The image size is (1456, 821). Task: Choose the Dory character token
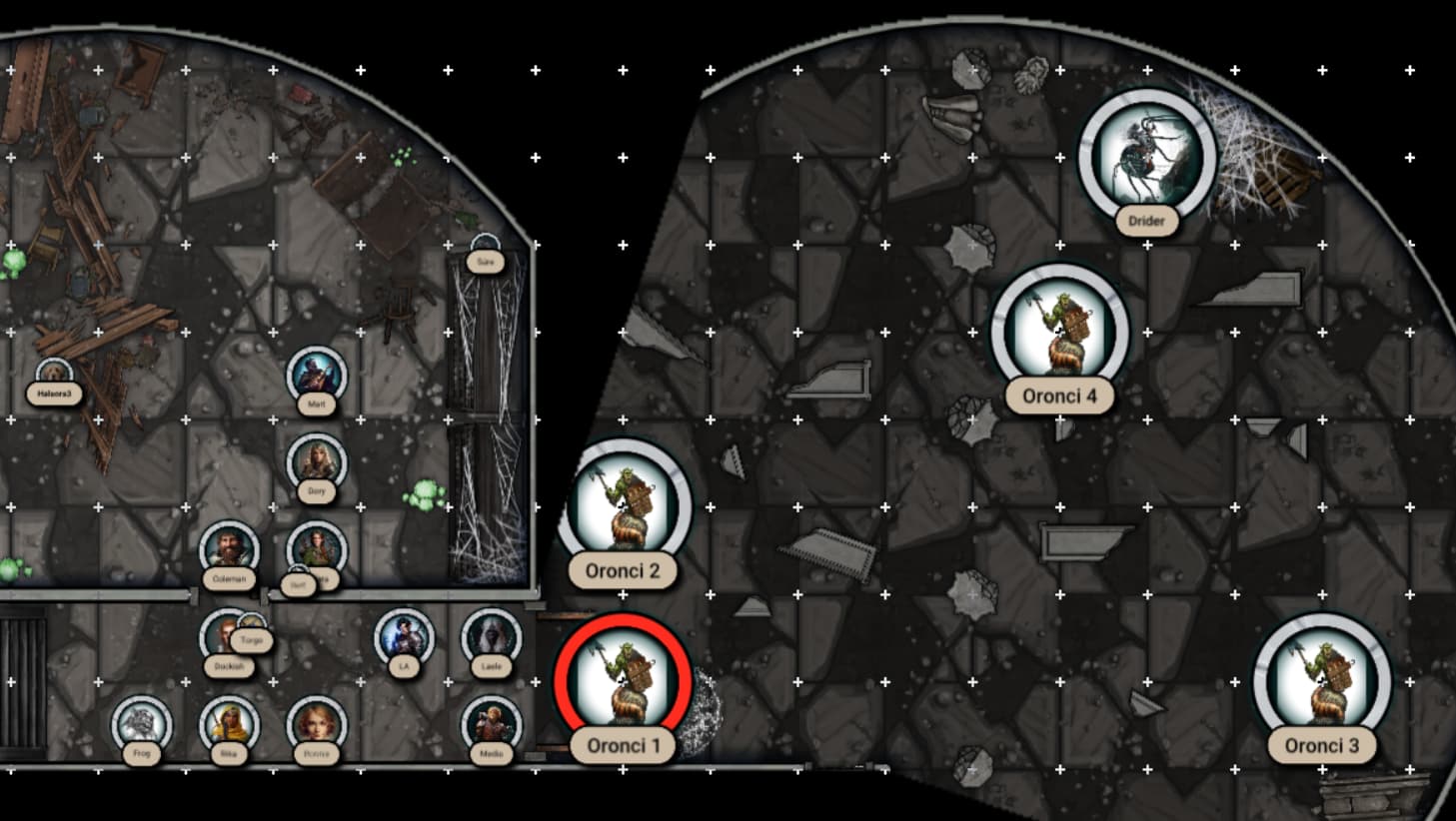point(316,462)
